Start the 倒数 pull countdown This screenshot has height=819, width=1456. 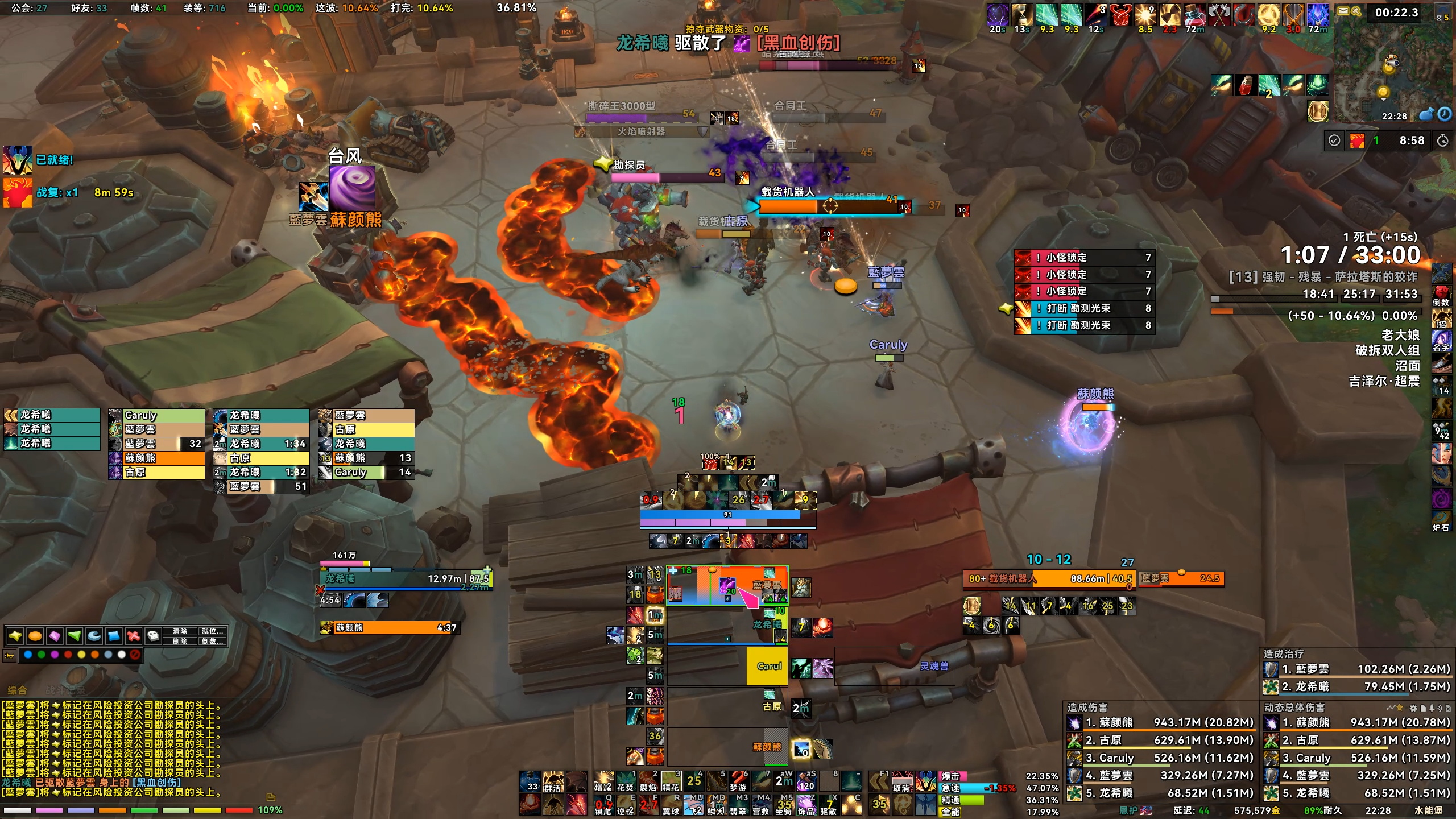tap(212, 641)
